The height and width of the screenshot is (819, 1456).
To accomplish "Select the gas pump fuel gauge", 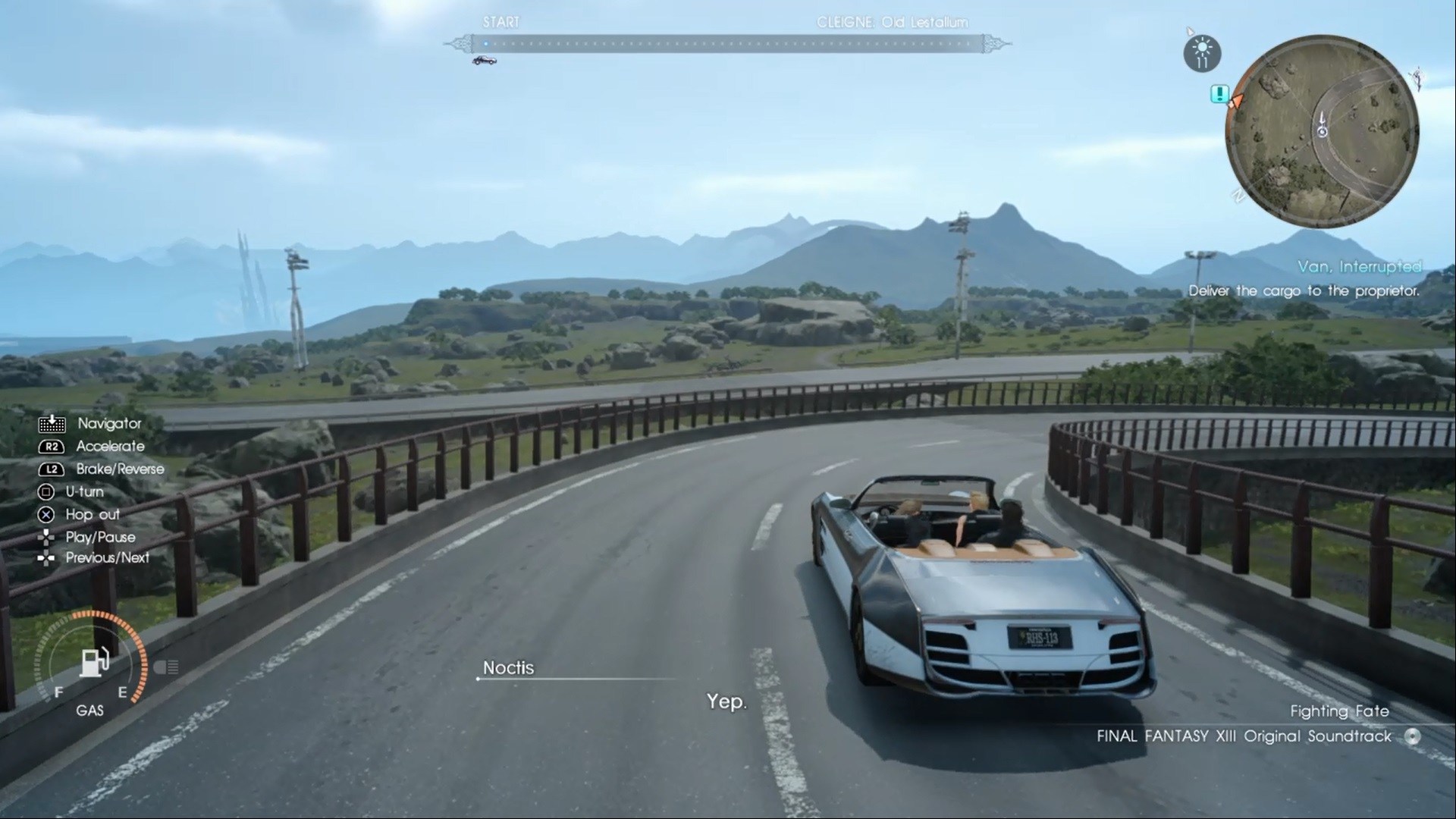I will pyautogui.click(x=93, y=662).
